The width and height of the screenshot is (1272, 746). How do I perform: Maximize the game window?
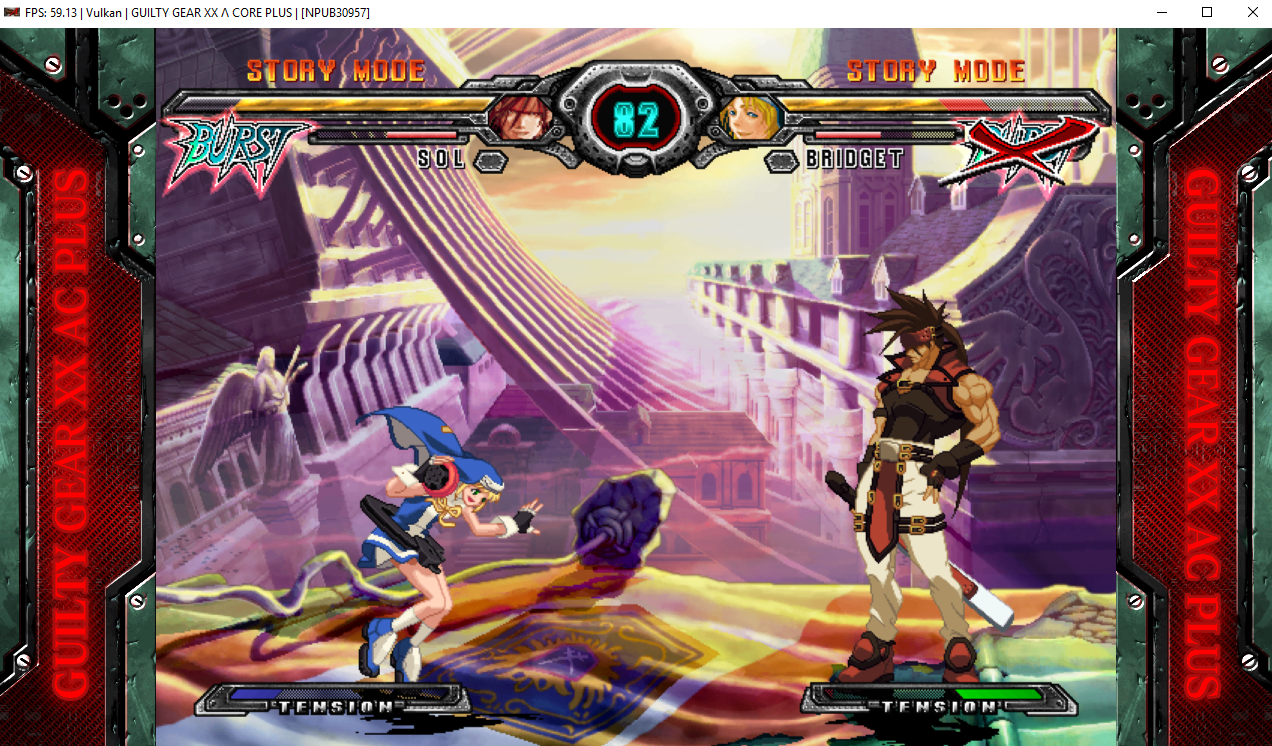[1207, 13]
